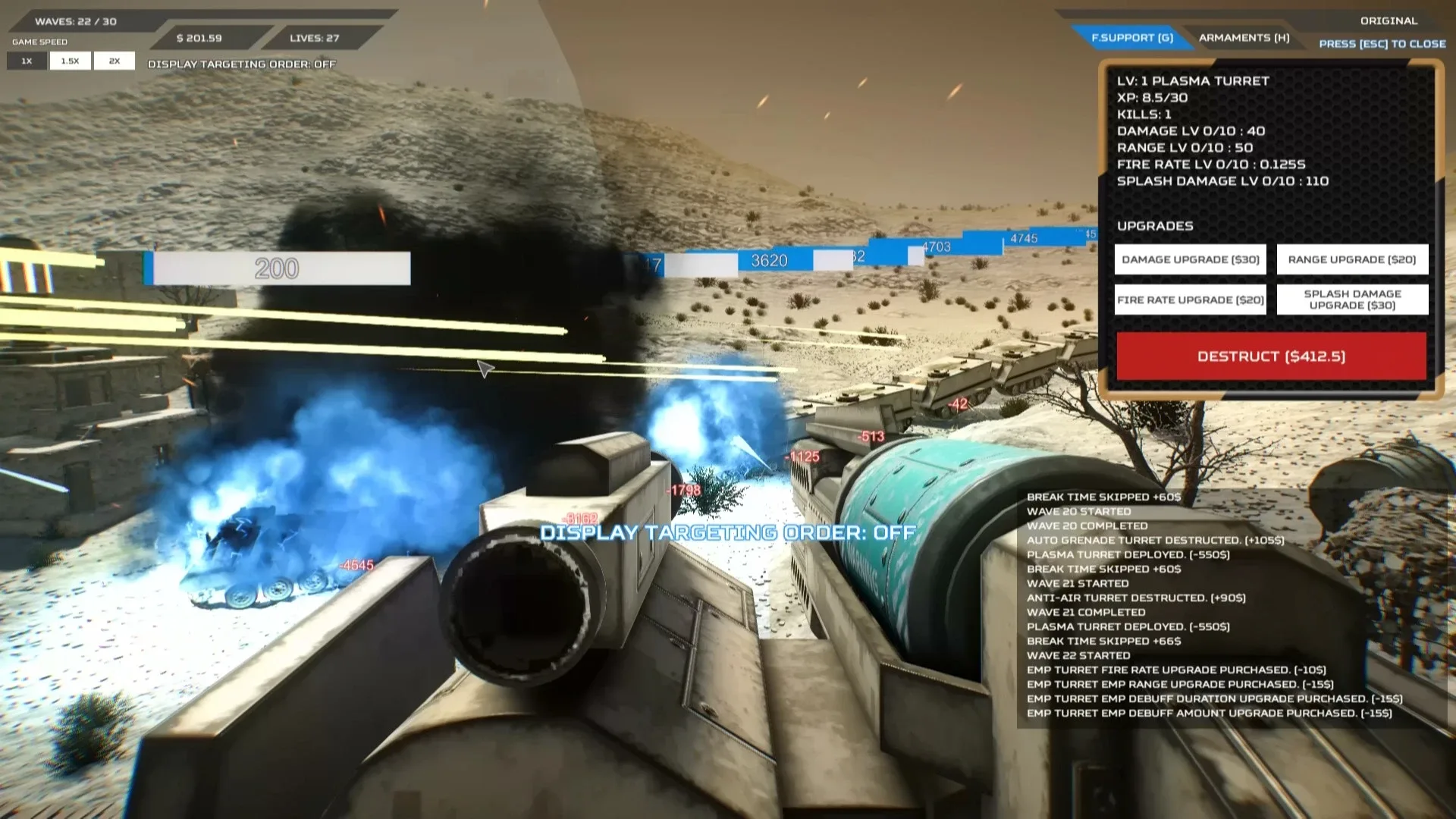This screenshot has height=819, width=1456.
Task: Switch to the ARMAMENTS (H) tab
Action: [x=1245, y=37]
